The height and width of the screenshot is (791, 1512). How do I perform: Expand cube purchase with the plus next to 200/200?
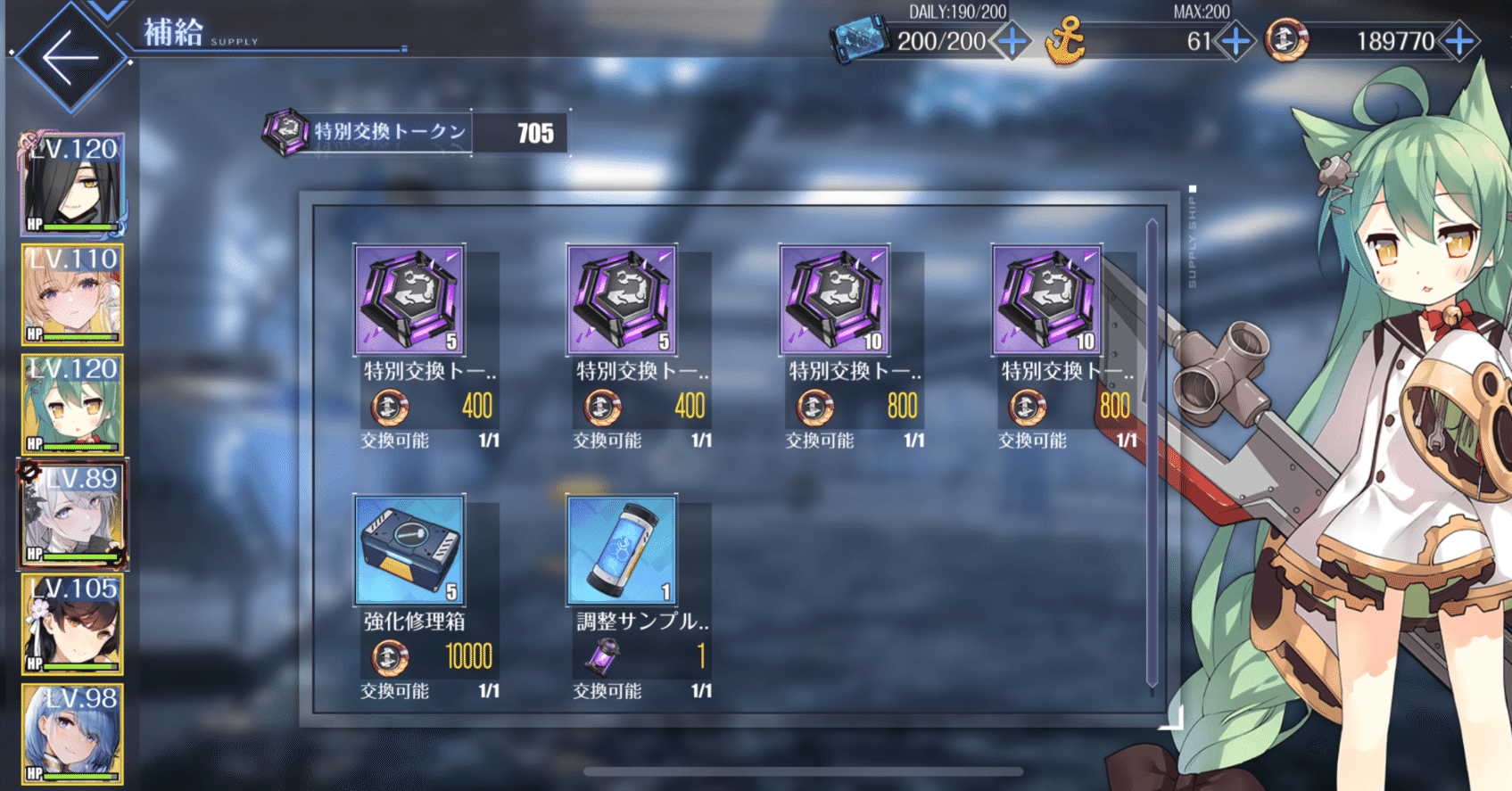(1012, 41)
